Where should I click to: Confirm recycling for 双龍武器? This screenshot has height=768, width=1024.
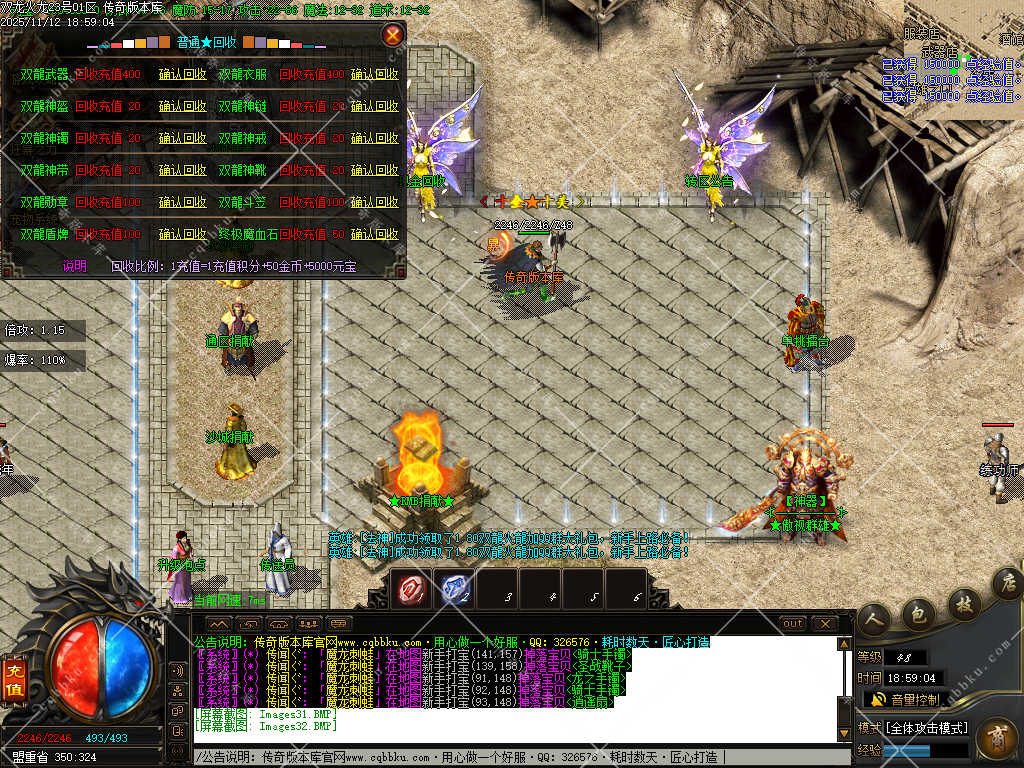pos(183,74)
